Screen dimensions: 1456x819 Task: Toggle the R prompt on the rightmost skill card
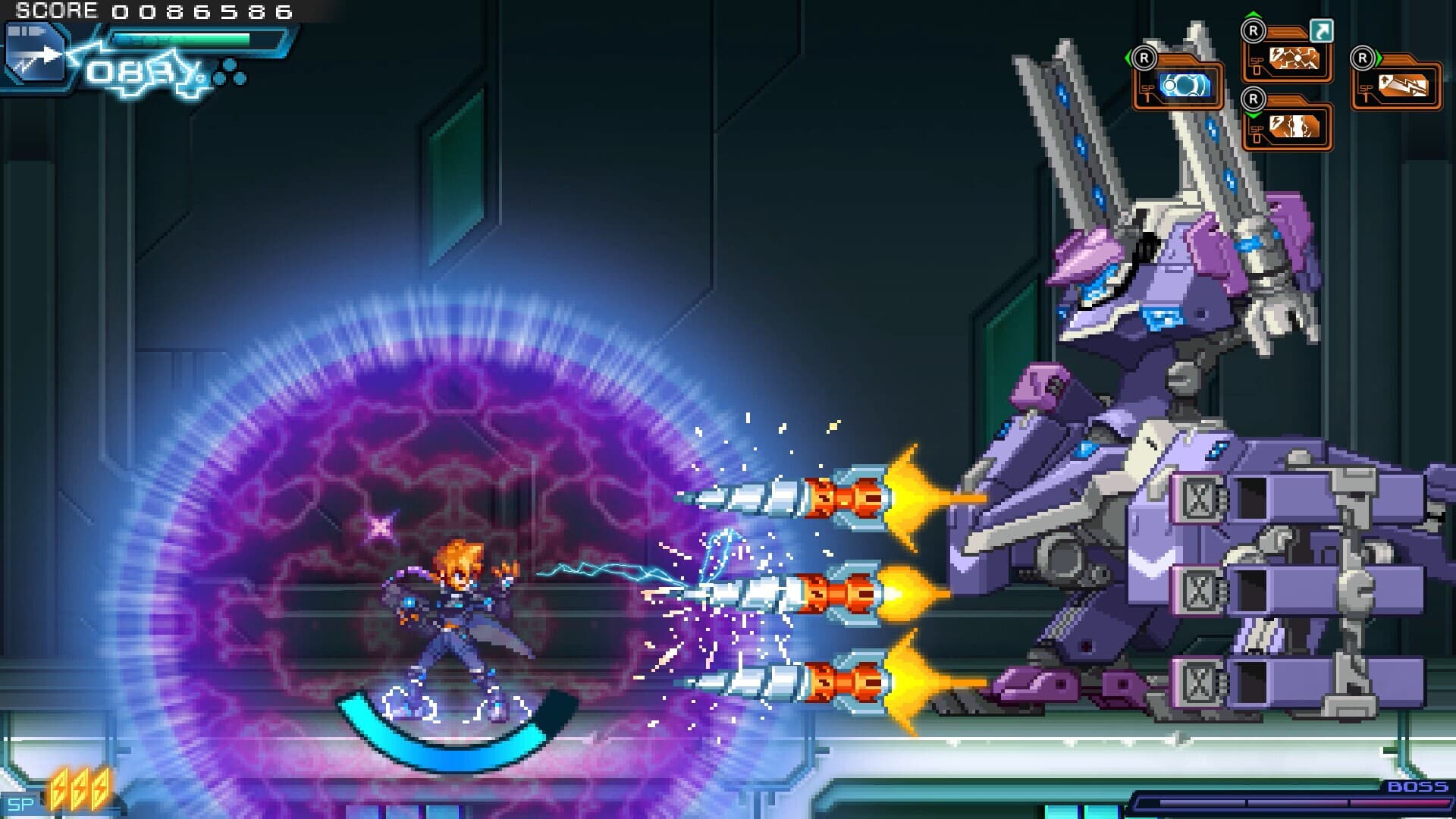(x=1362, y=58)
